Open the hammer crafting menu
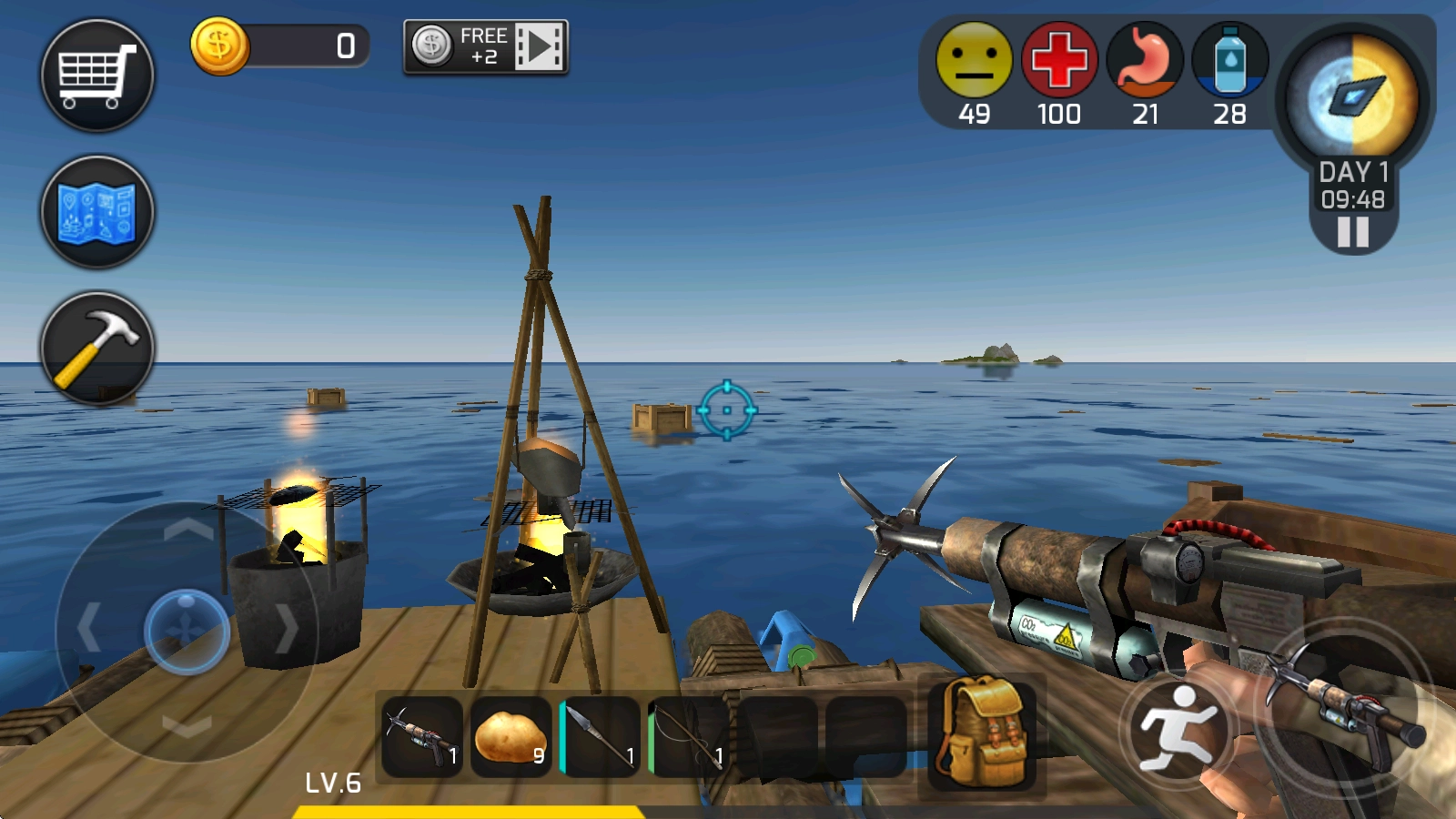The image size is (1456, 819). point(96,349)
